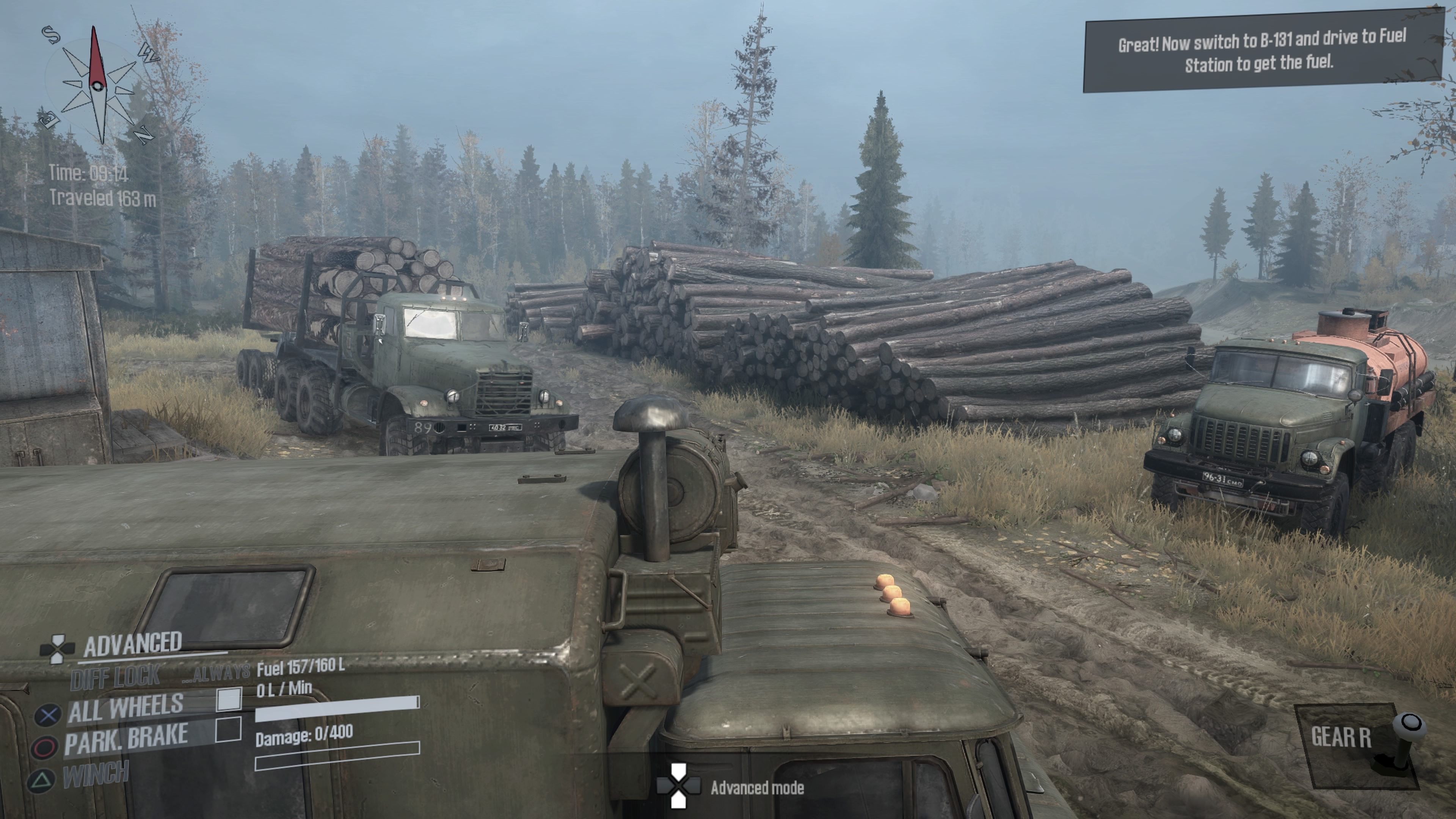Click the Advanced menu header
The width and height of the screenshot is (1456, 819).
(x=133, y=644)
